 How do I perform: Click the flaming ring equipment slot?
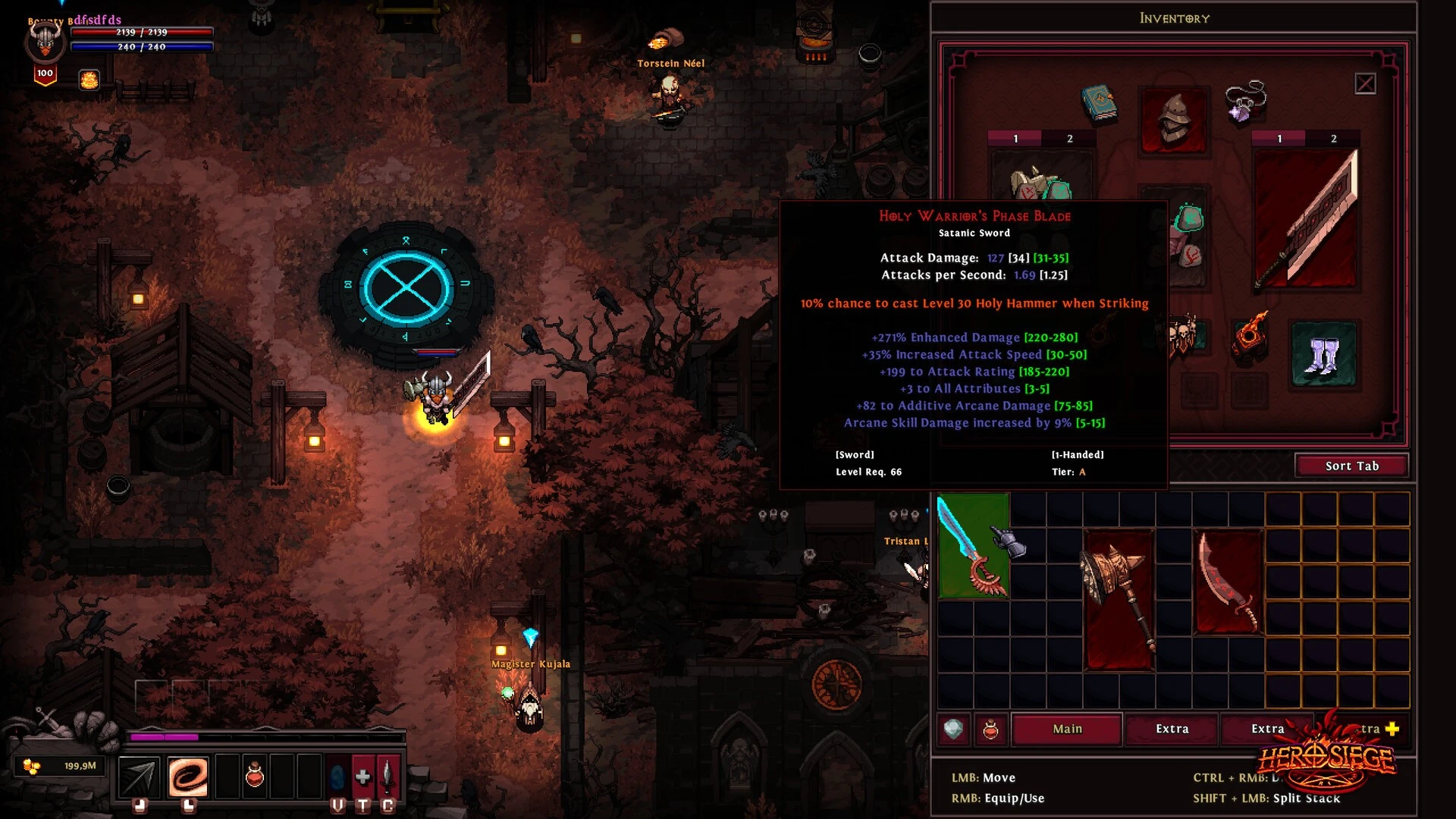tap(1249, 334)
